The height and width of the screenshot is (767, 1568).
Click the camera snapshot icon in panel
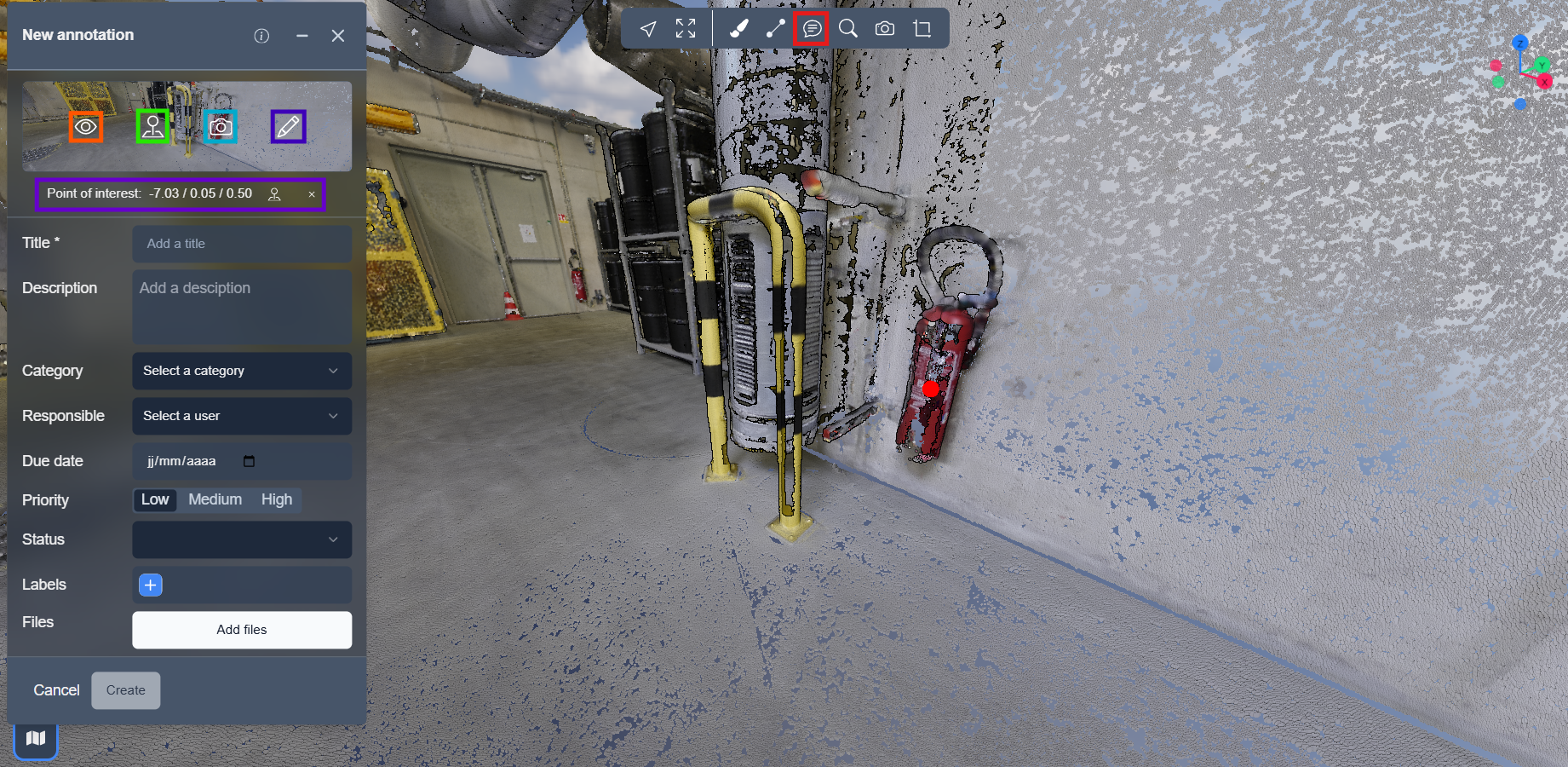click(221, 127)
